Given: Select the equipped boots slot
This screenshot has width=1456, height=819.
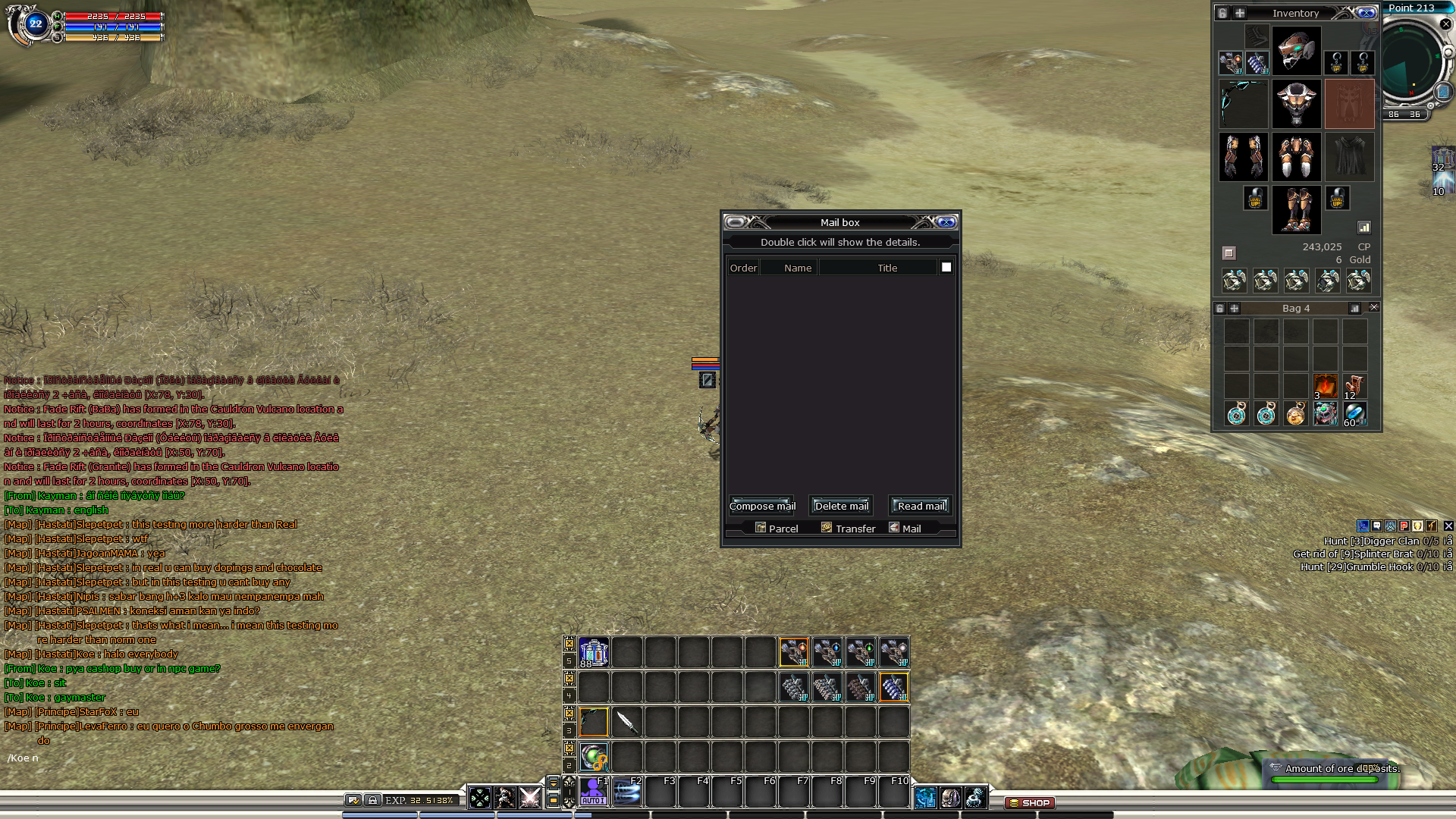Looking at the screenshot, I should (x=1296, y=209).
